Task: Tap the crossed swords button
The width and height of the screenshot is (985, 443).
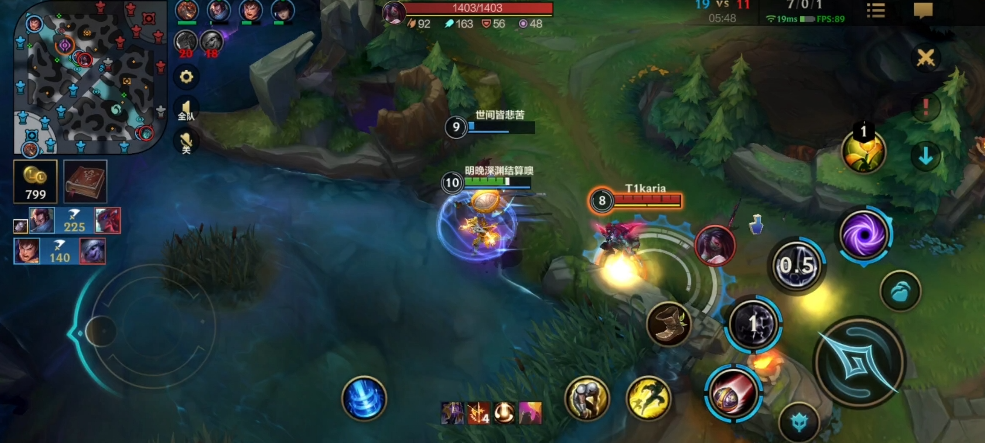Action: tap(927, 57)
